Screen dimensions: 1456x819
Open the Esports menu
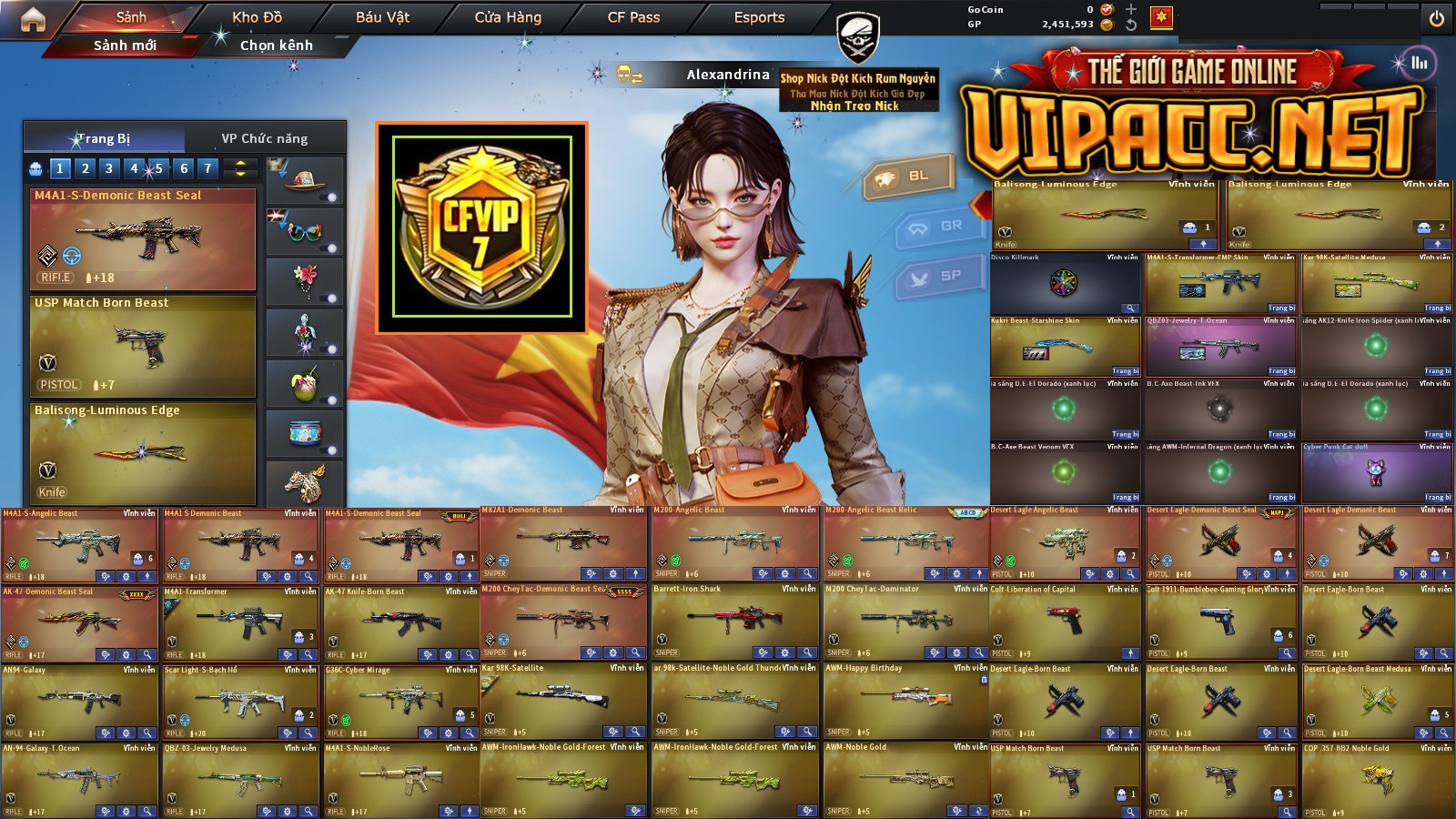click(759, 17)
